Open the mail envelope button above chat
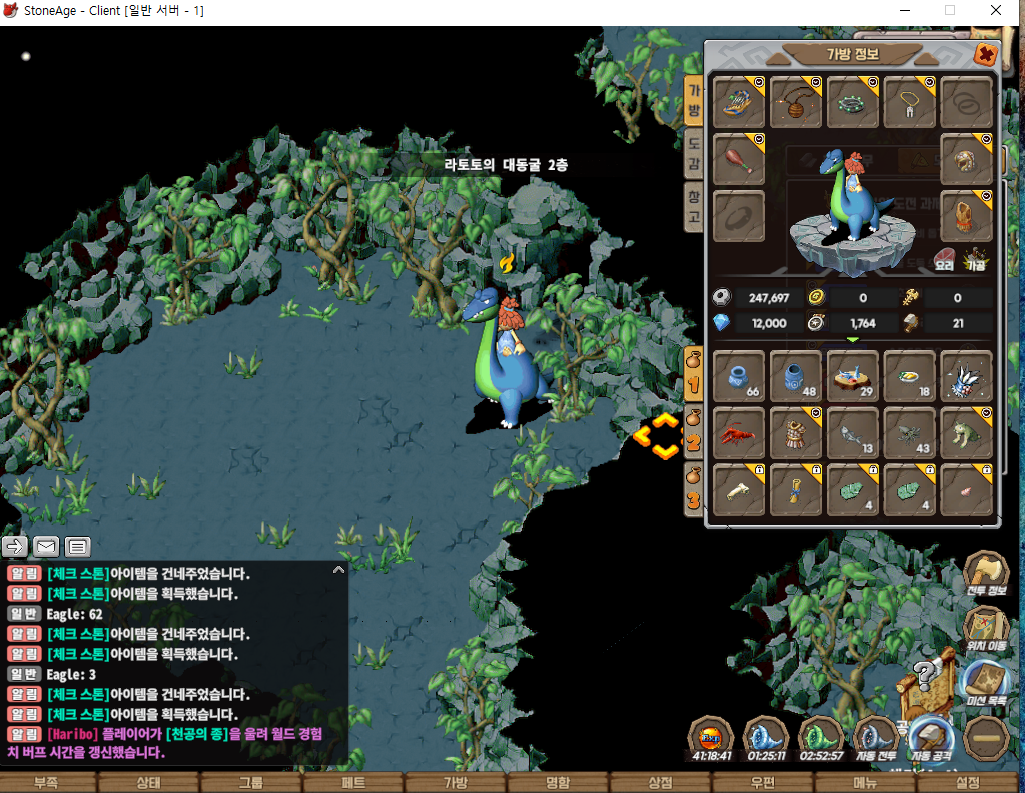Image resolution: width=1025 pixels, height=793 pixels. pyautogui.click(x=46, y=546)
